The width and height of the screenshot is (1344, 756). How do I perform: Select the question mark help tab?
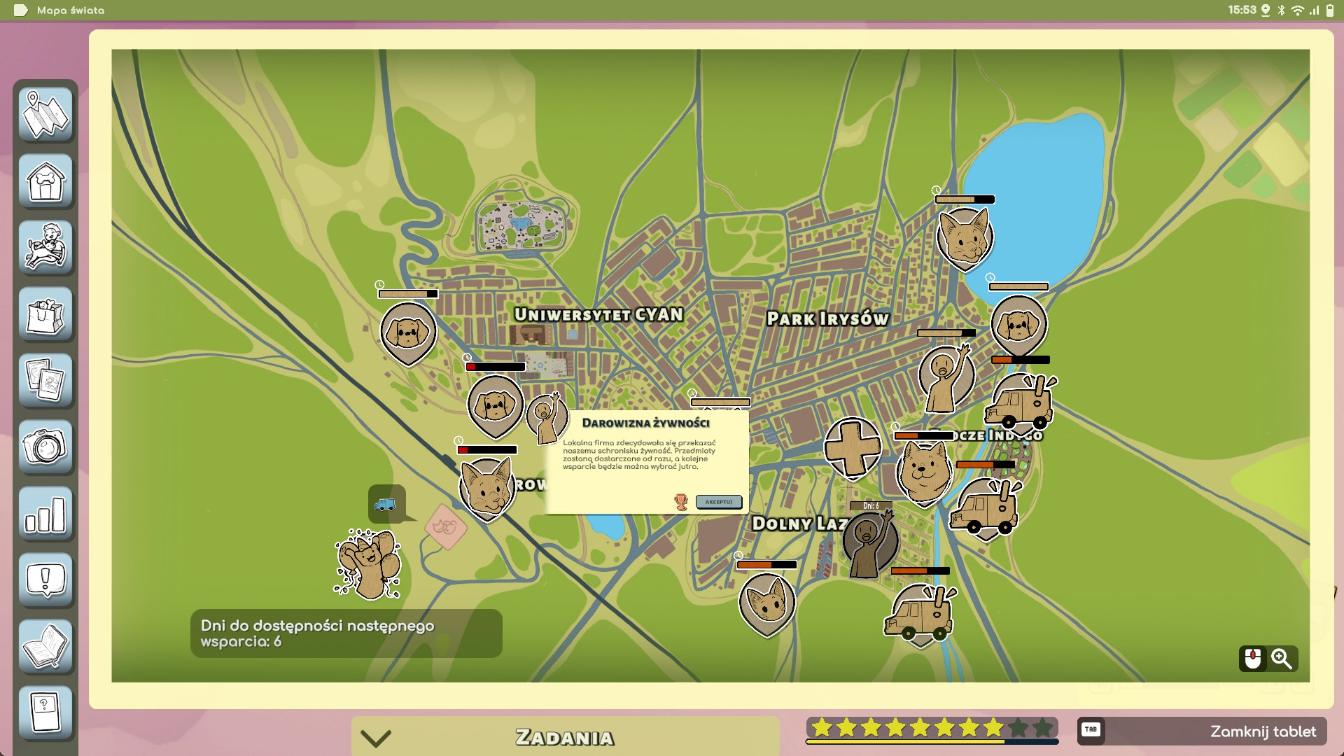46,713
